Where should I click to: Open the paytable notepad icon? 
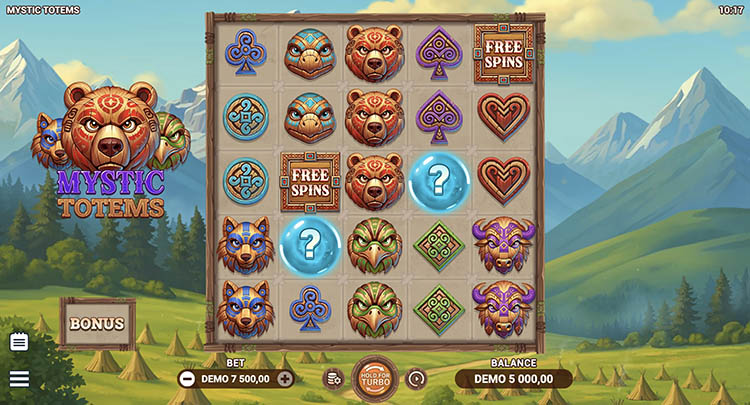[x=19, y=342]
